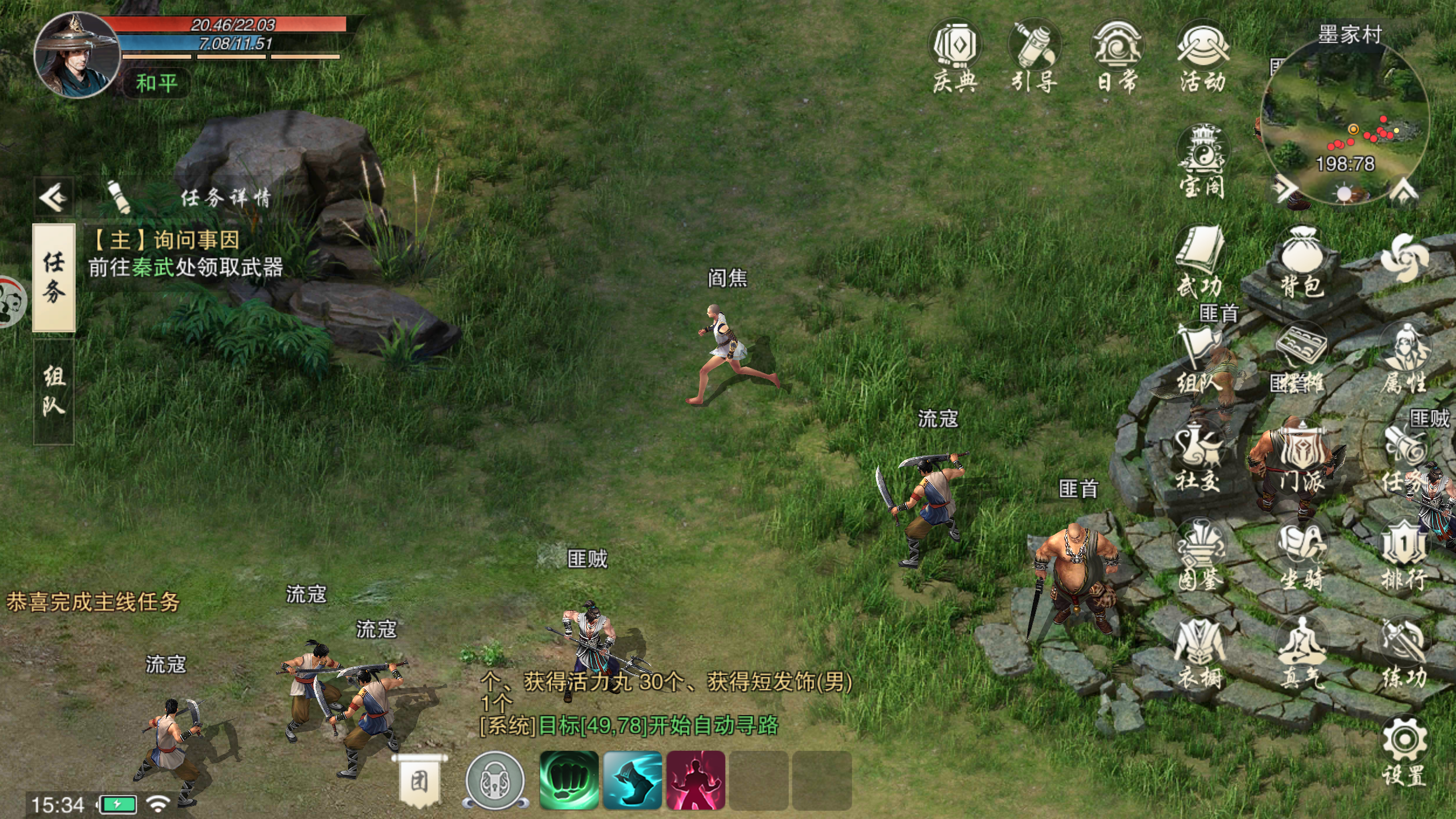Switch to the 组队 team tab

tap(54, 391)
